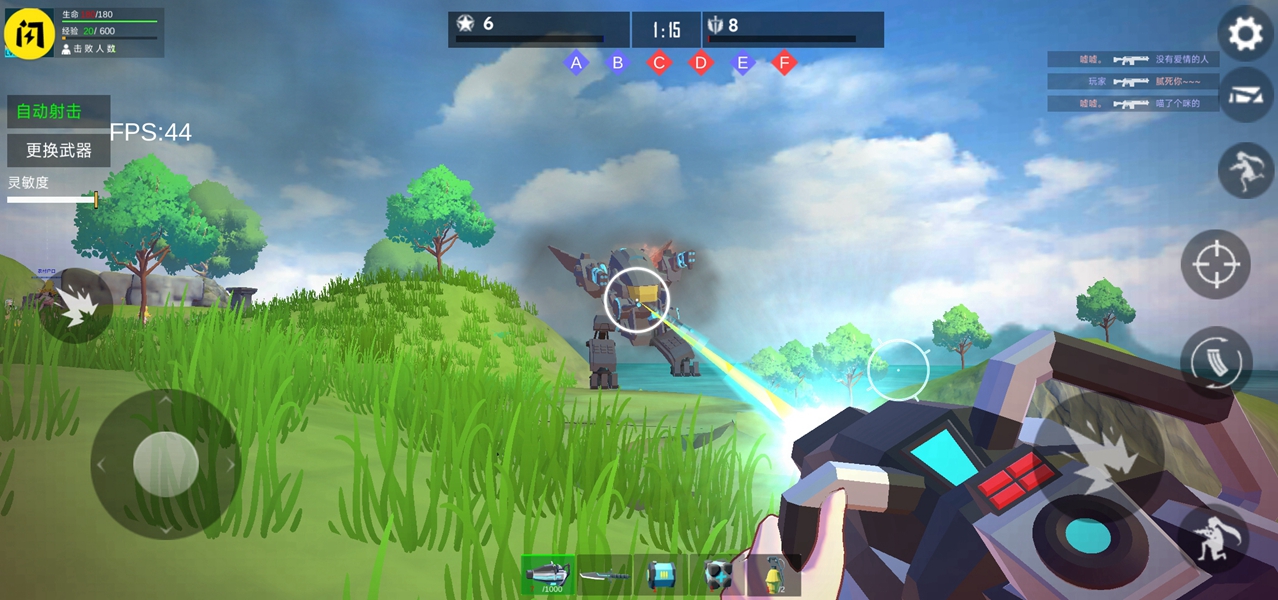The width and height of the screenshot is (1278, 600).
Task: Click the 灵敏度 sensitivity slider
Action: pos(52,200)
